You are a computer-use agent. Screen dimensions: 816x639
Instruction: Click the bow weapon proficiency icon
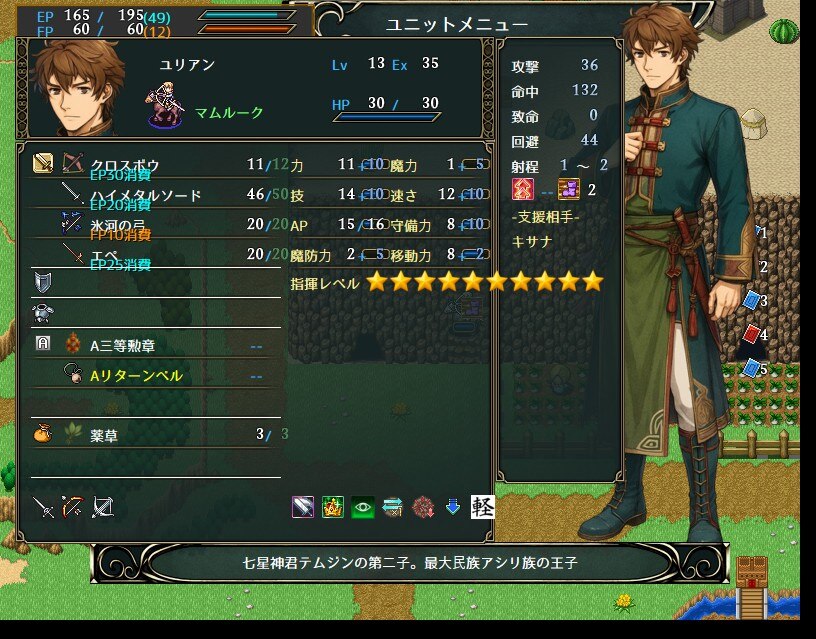72,507
